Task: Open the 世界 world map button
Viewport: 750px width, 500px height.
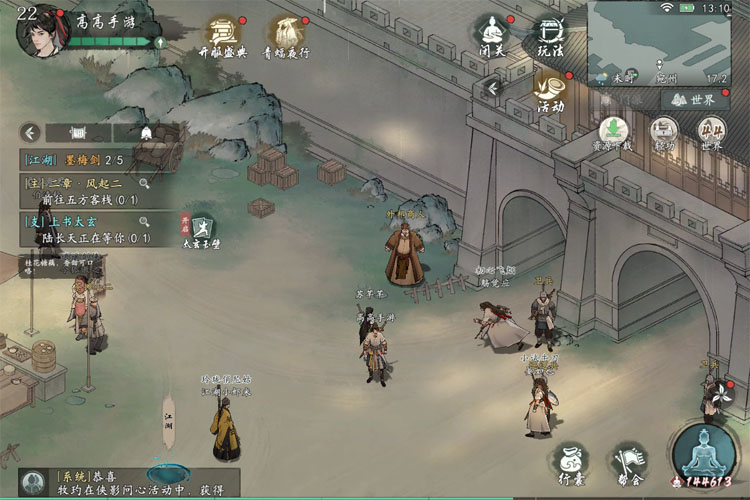Action: tap(695, 99)
